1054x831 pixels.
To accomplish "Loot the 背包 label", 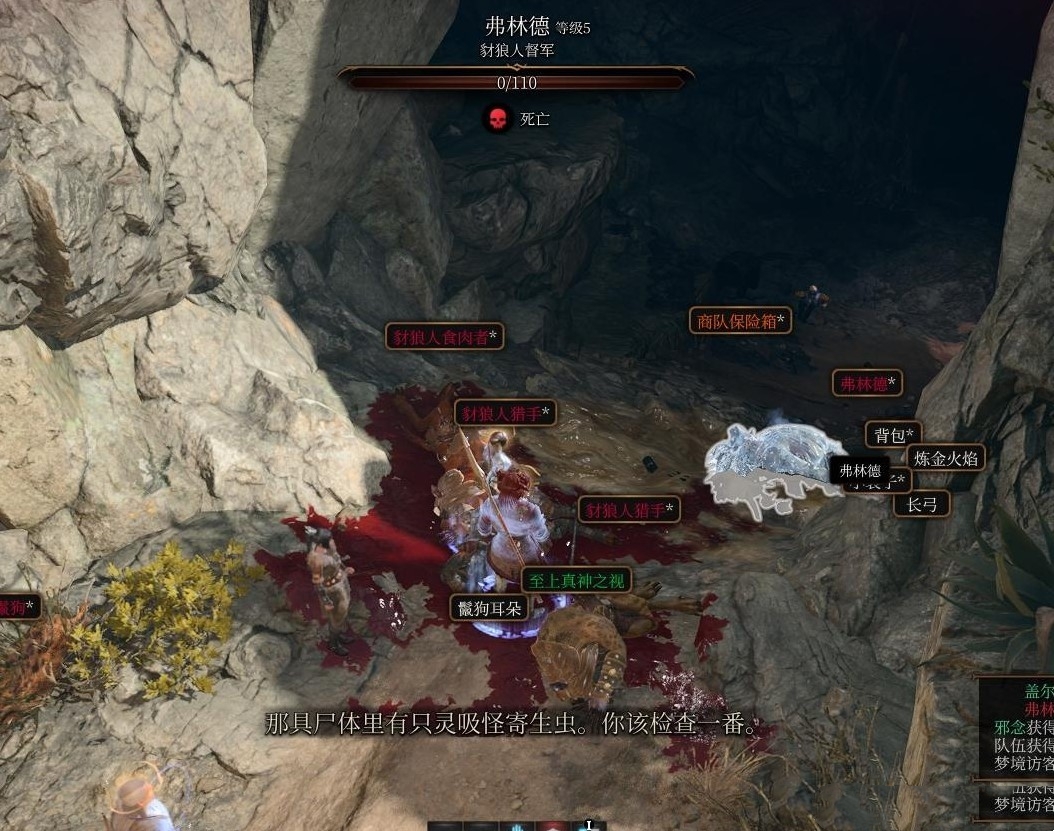I will (893, 435).
